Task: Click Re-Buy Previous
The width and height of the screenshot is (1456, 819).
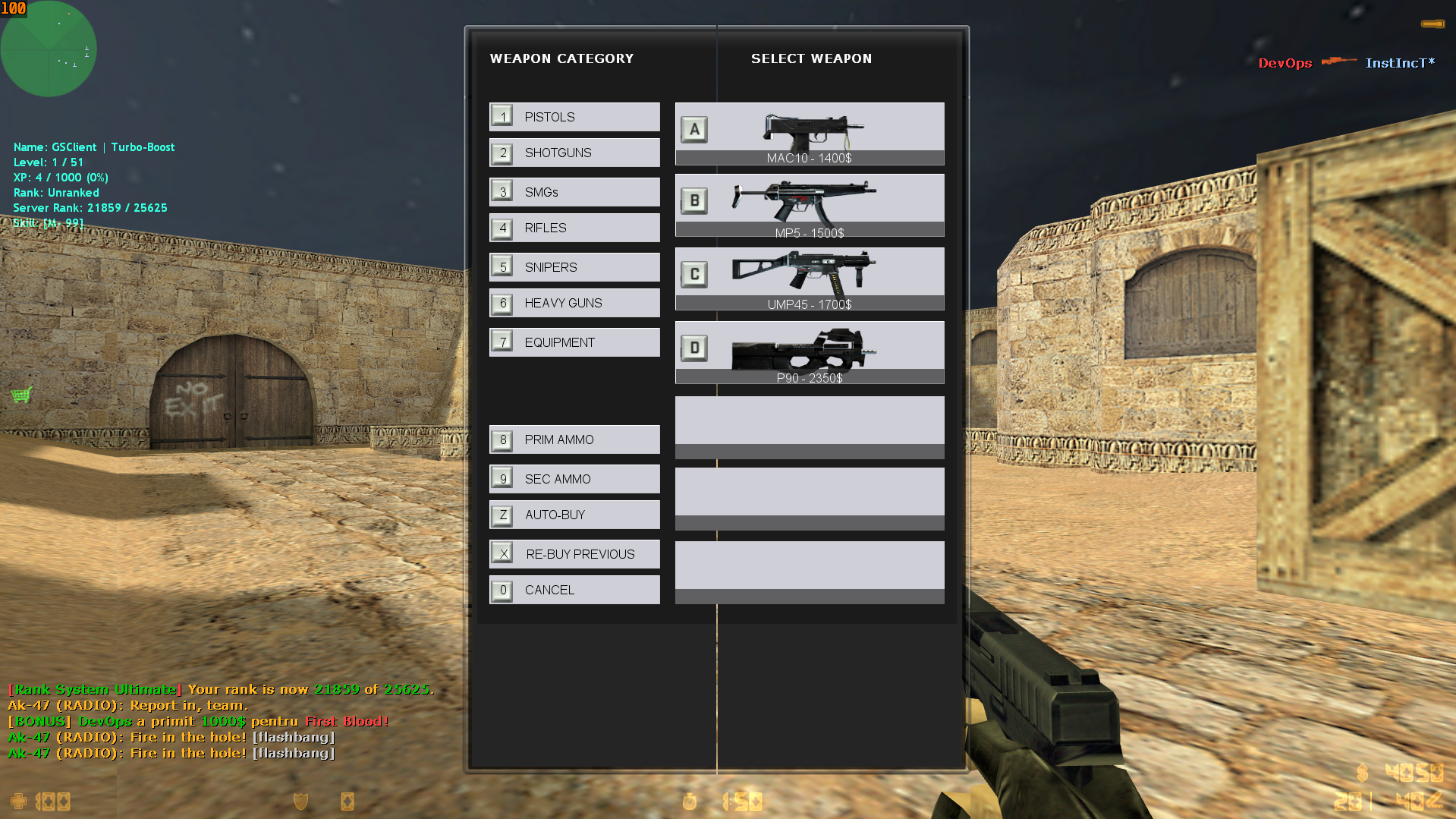Action: point(574,554)
